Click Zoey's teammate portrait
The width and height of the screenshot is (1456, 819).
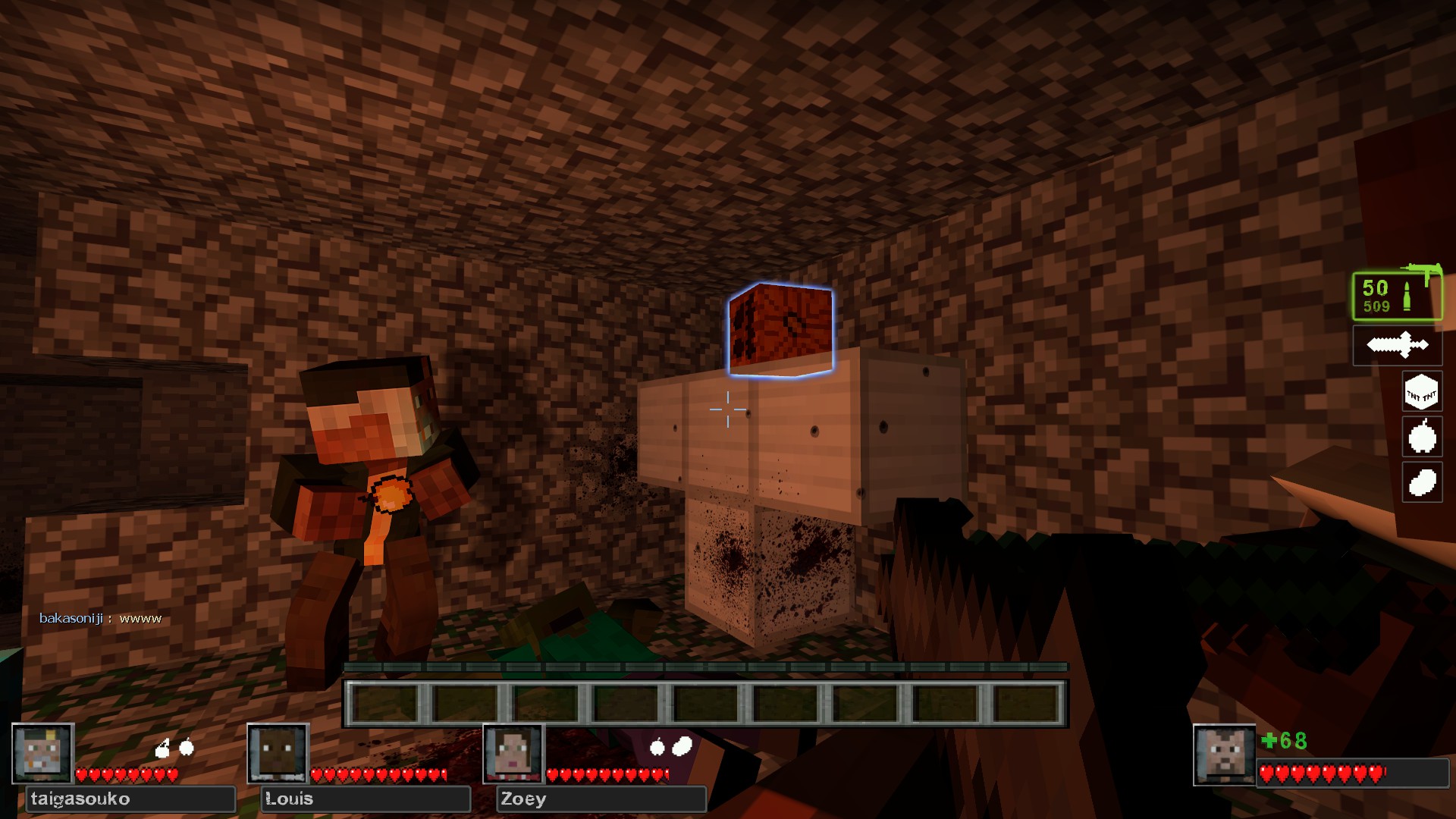[x=514, y=753]
